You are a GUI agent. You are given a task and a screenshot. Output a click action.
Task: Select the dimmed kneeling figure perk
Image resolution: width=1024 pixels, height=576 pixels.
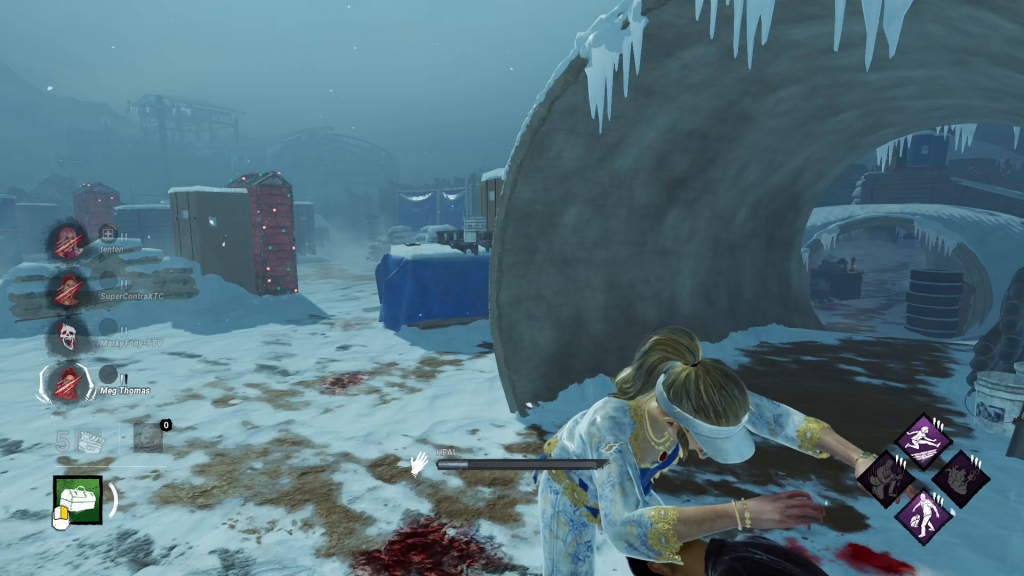click(886, 477)
